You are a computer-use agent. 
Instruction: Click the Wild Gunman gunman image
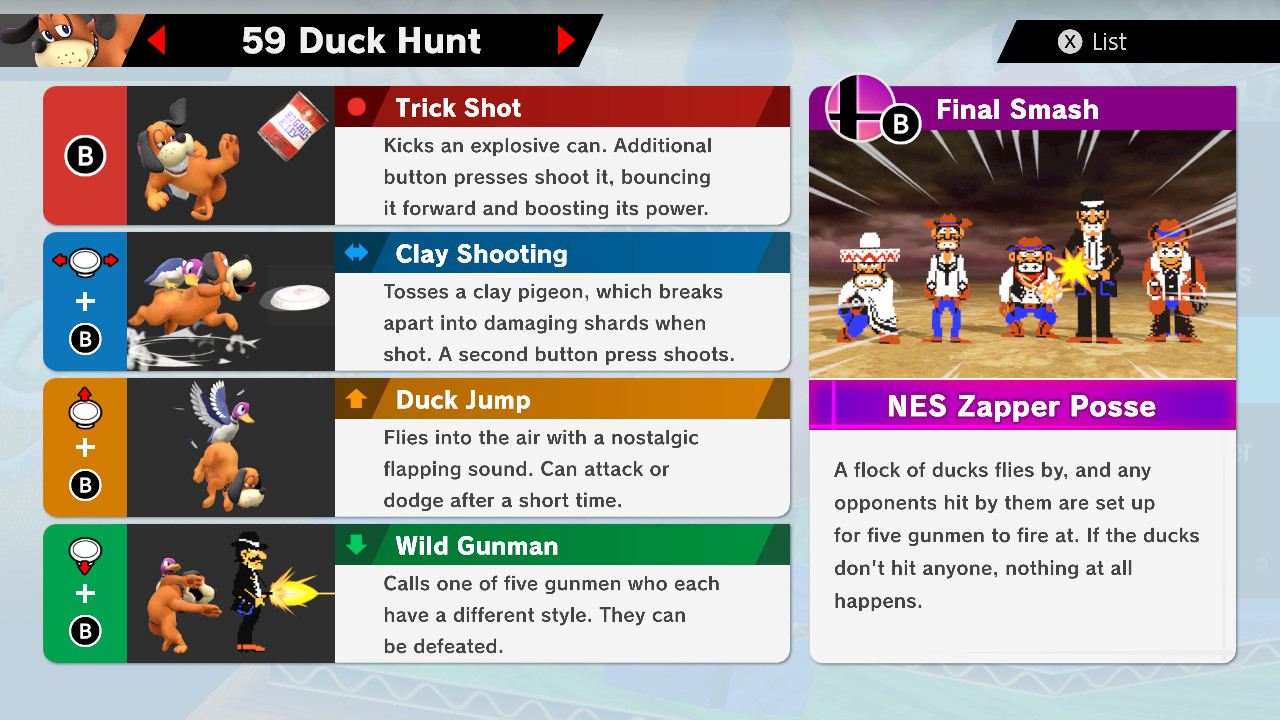(230, 593)
